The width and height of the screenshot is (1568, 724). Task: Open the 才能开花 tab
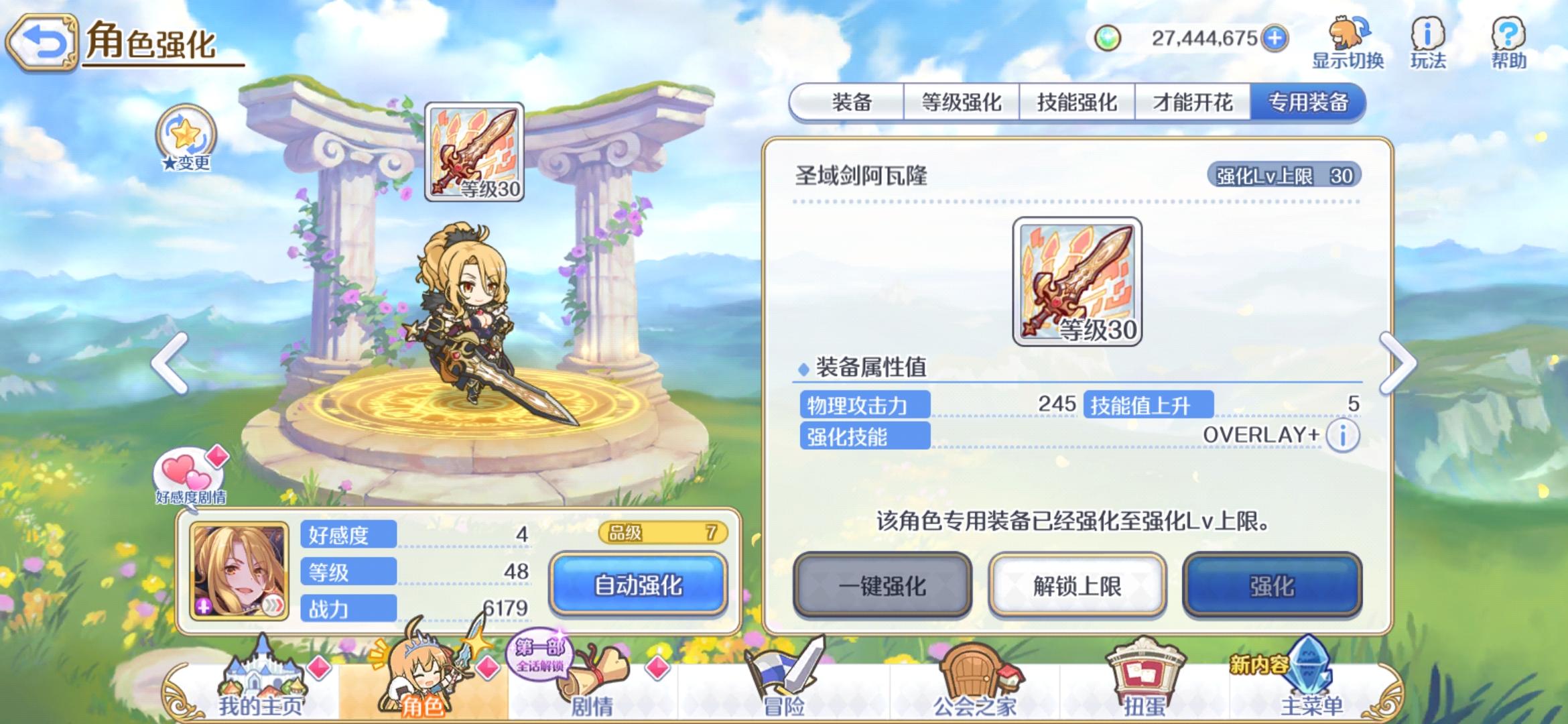click(x=1195, y=101)
